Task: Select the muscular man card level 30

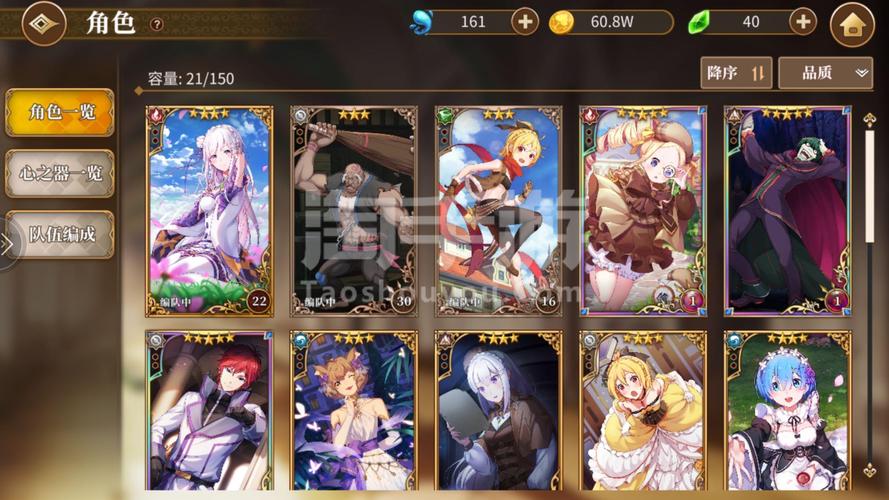Action: (354, 210)
